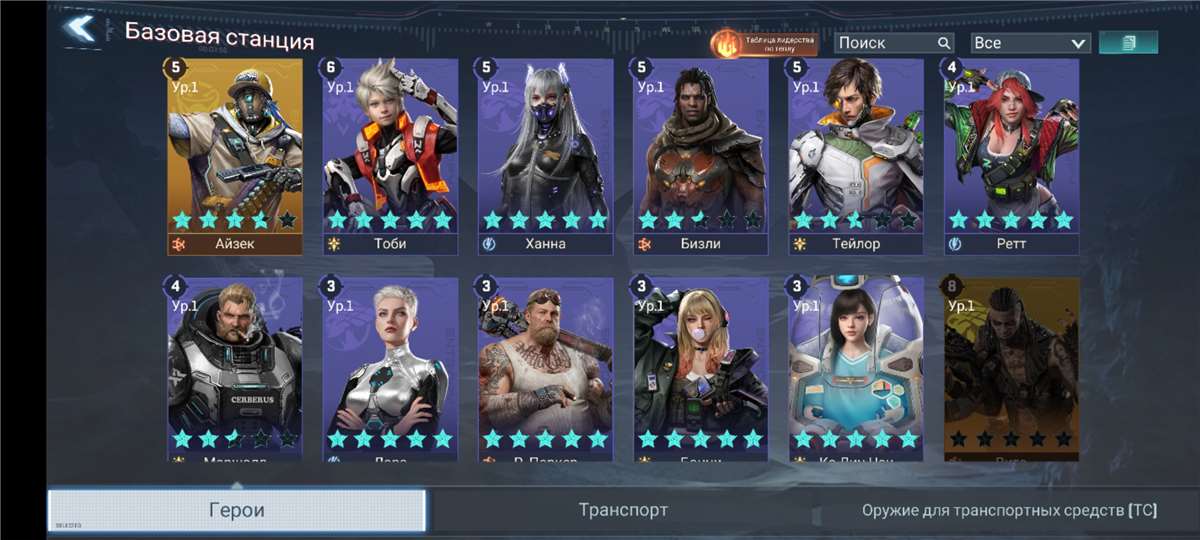
Task: Switch to the Транспорт tab
Action: [623, 510]
